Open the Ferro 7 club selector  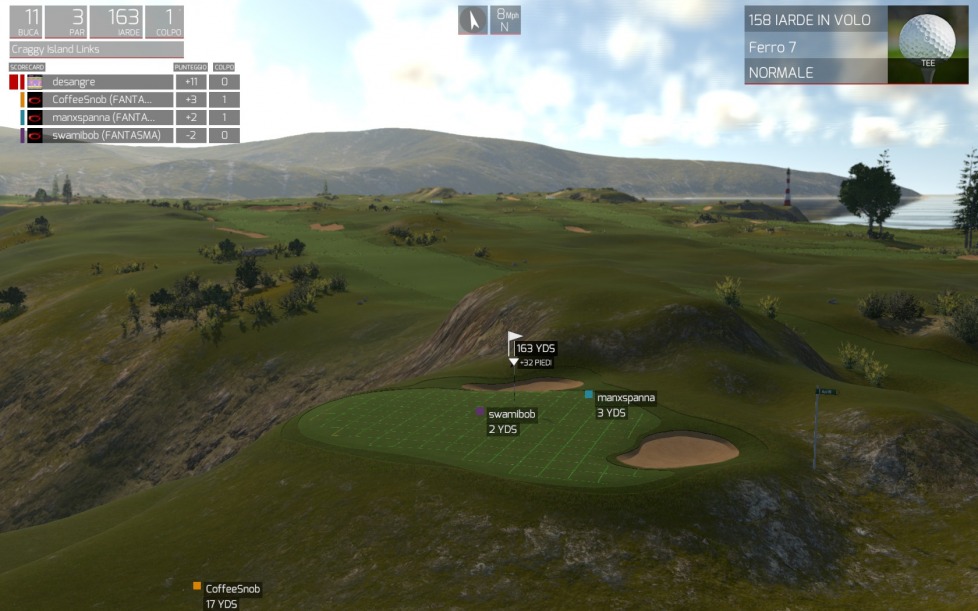815,47
